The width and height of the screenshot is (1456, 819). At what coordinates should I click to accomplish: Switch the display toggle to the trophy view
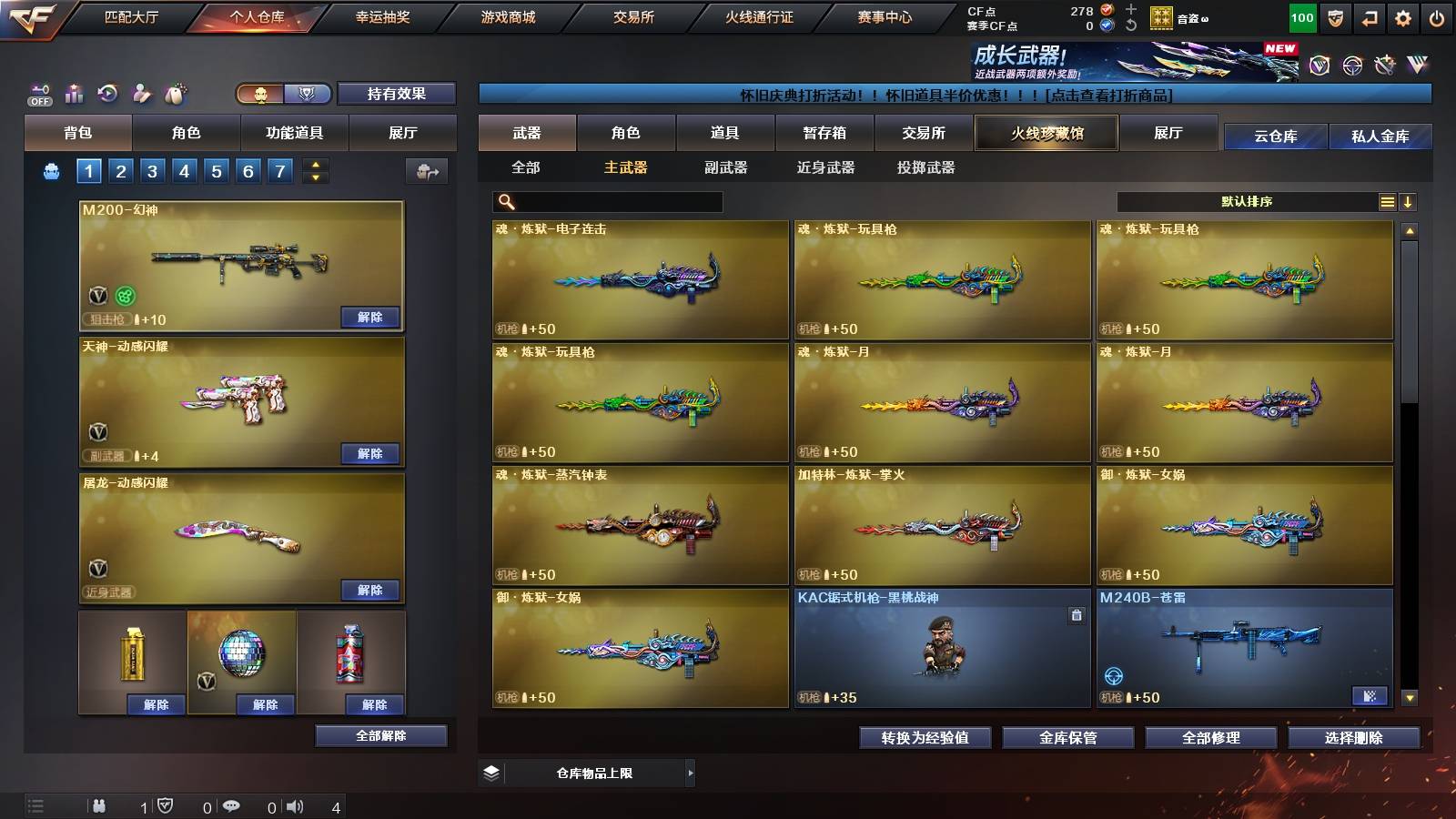click(x=308, y=94)
